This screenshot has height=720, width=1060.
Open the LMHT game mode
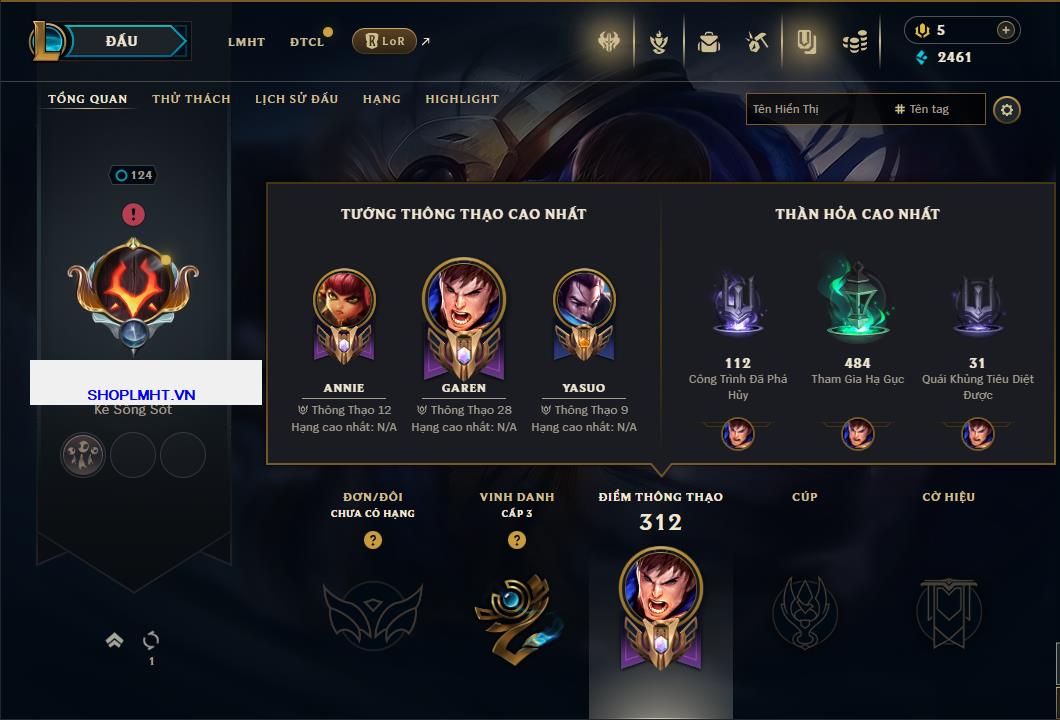click(246, 42)
